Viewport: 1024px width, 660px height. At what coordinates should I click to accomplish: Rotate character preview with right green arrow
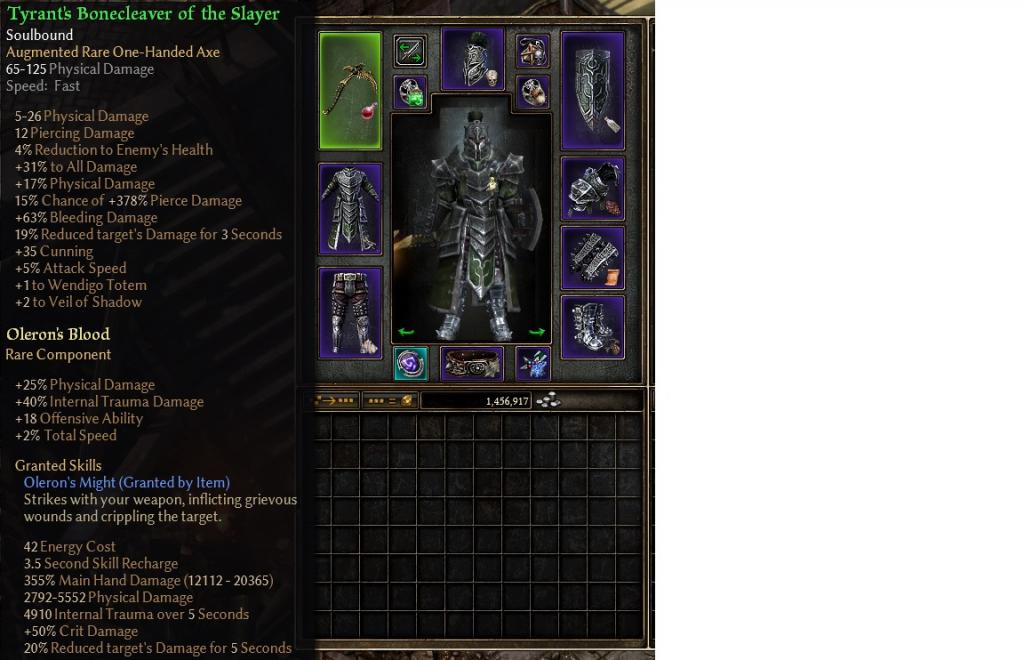(537, 332)
